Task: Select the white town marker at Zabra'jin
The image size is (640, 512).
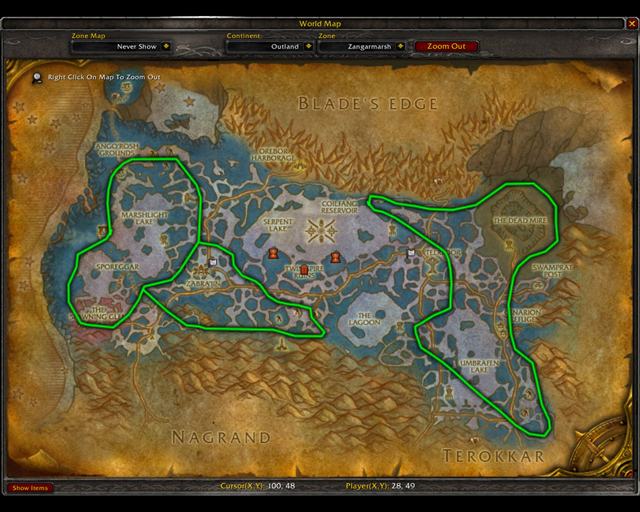Action: (x=212, y=263)
